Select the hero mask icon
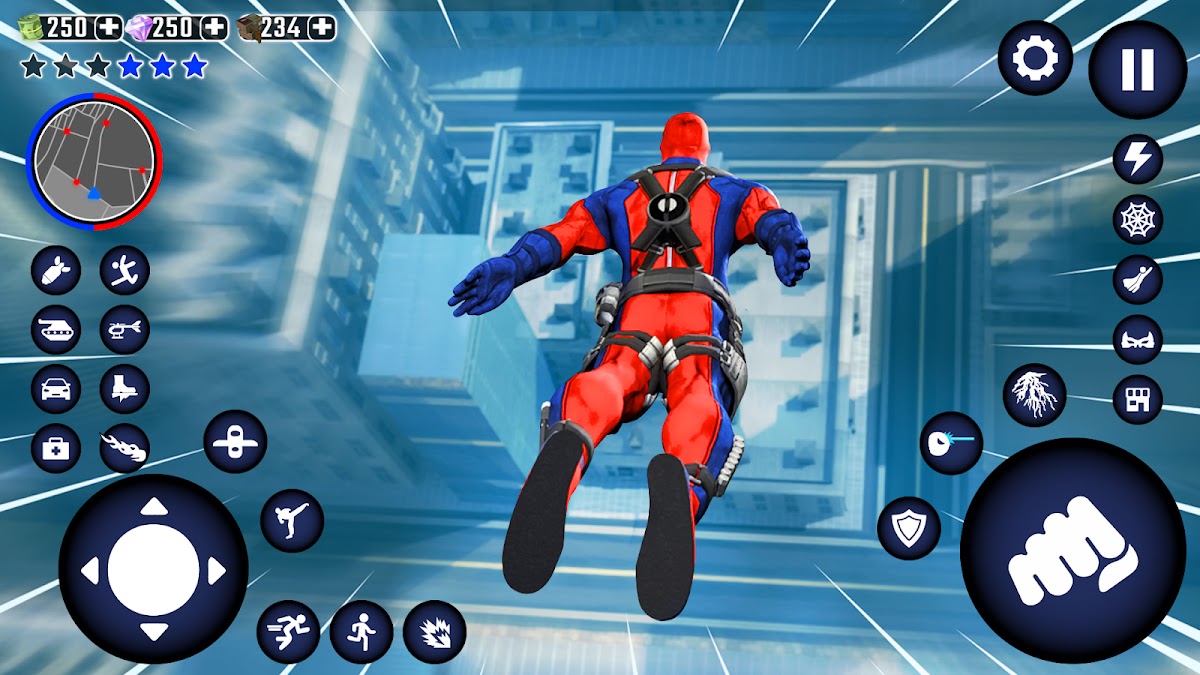This screenshot has width=1200, height=675. tap(1138, 339)
